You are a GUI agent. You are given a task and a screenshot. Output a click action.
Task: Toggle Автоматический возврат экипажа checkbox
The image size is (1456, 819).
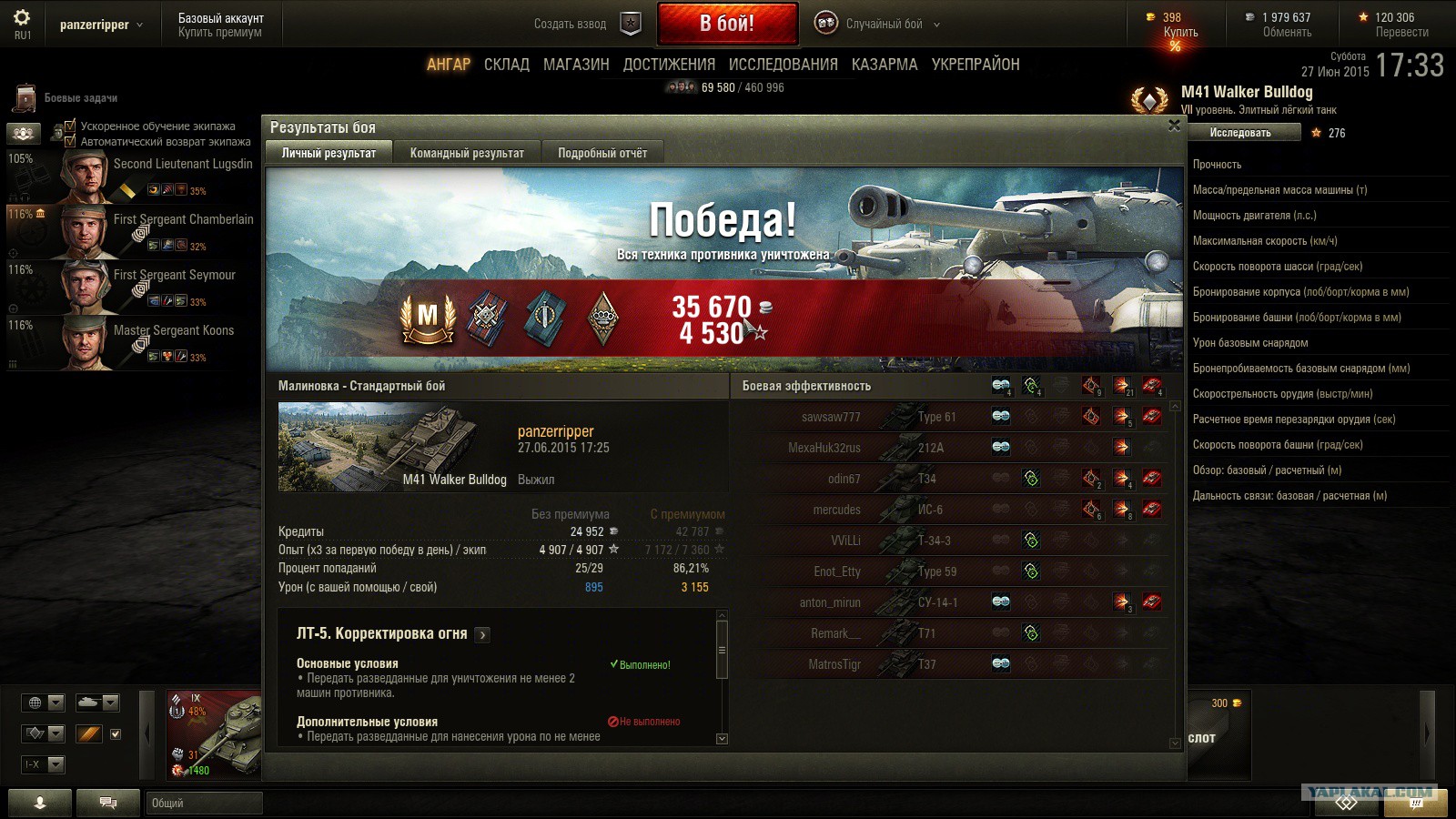70,141
